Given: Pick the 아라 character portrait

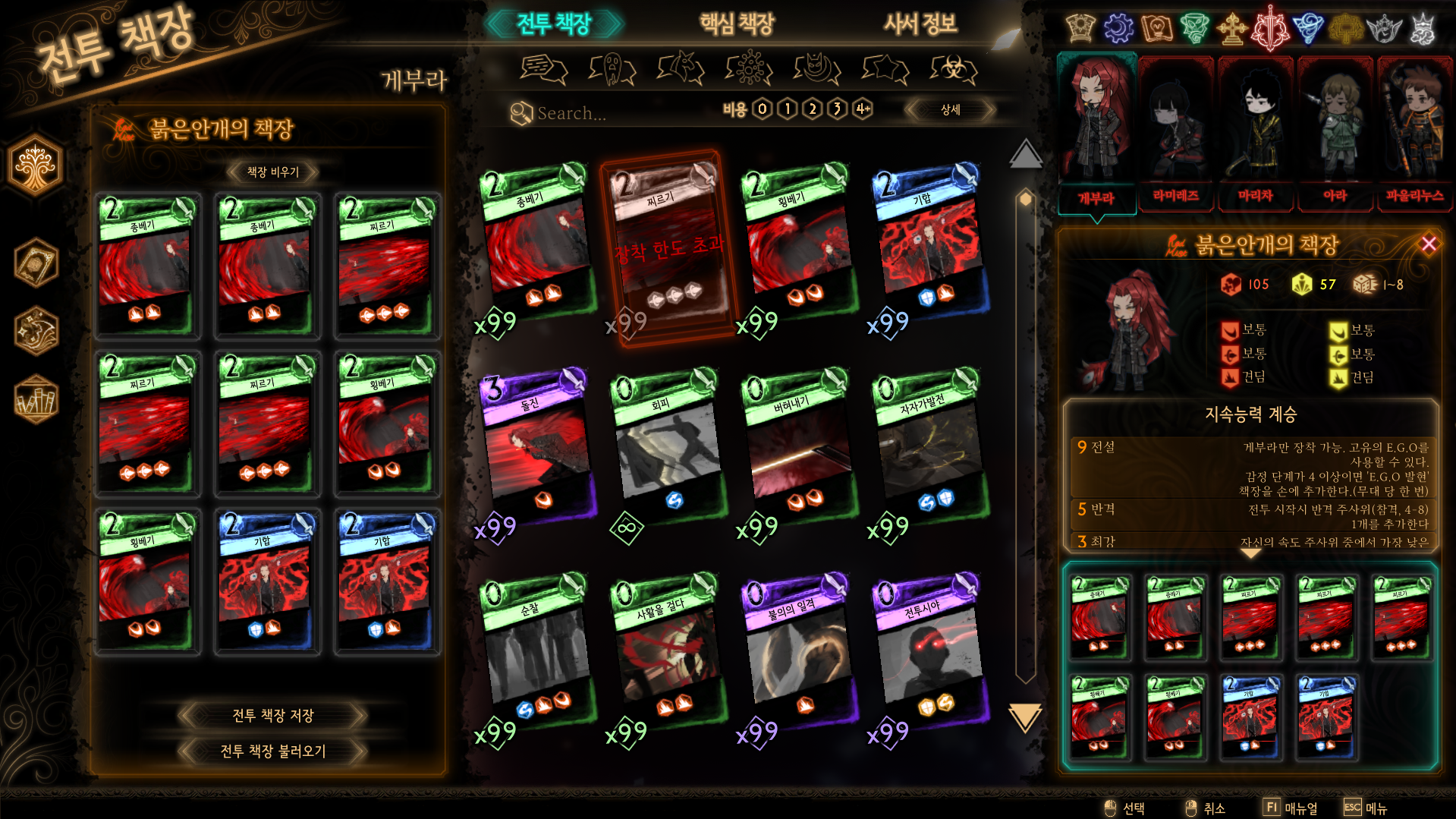Looking at the screenshot, I should [1335, 133].
